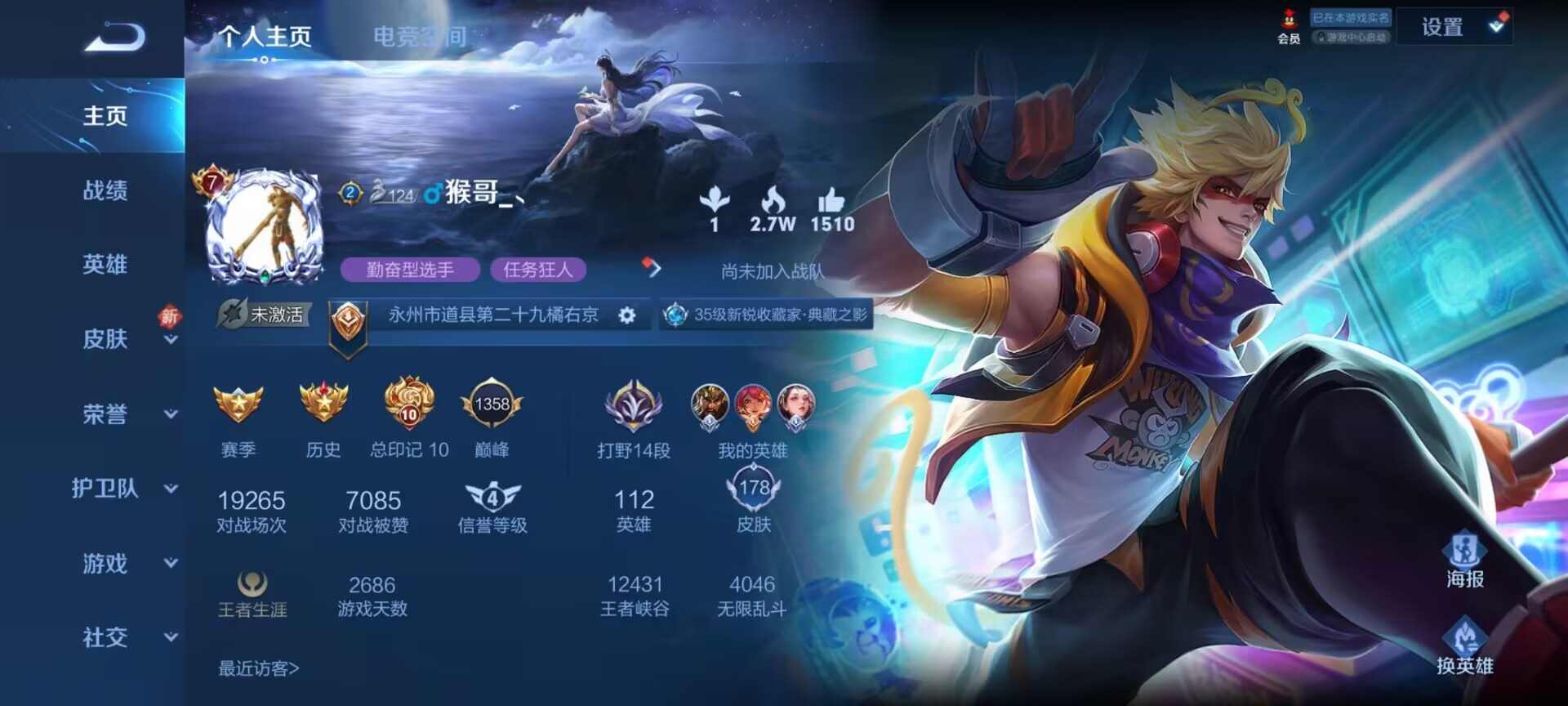This screenshot has height=706, width=1568.
Task: Select 英雄 in the sidebar
Action: point(105,265)
